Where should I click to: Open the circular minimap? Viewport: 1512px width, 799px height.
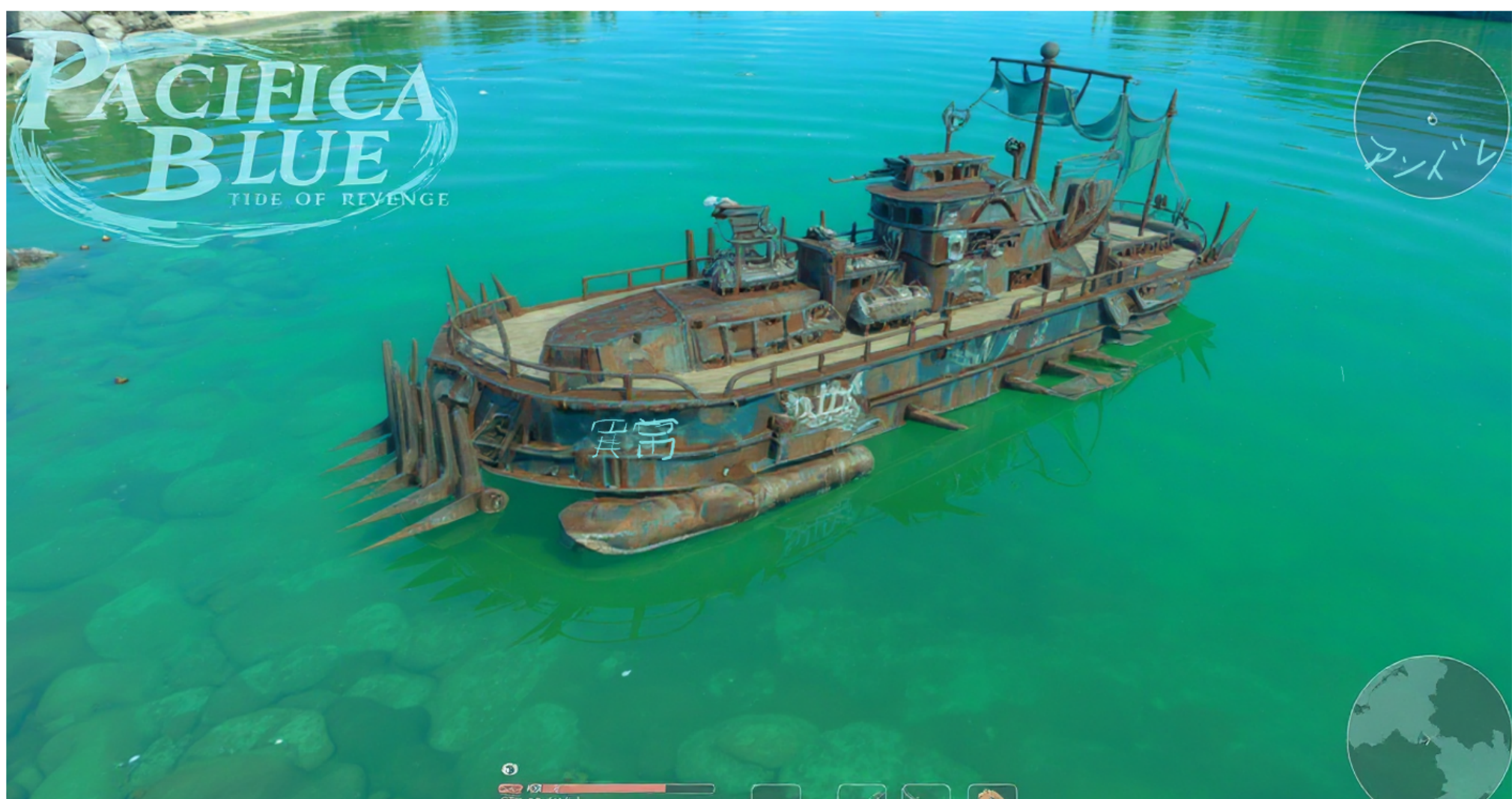1429,730
